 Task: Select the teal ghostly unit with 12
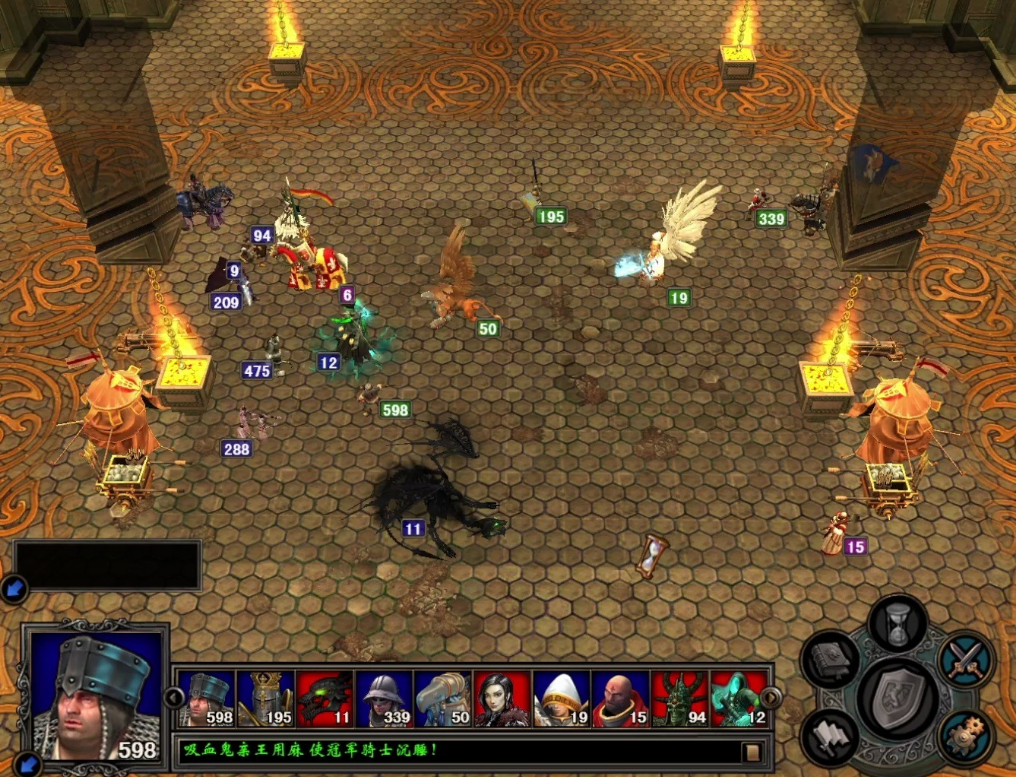[x=738, y=699]
